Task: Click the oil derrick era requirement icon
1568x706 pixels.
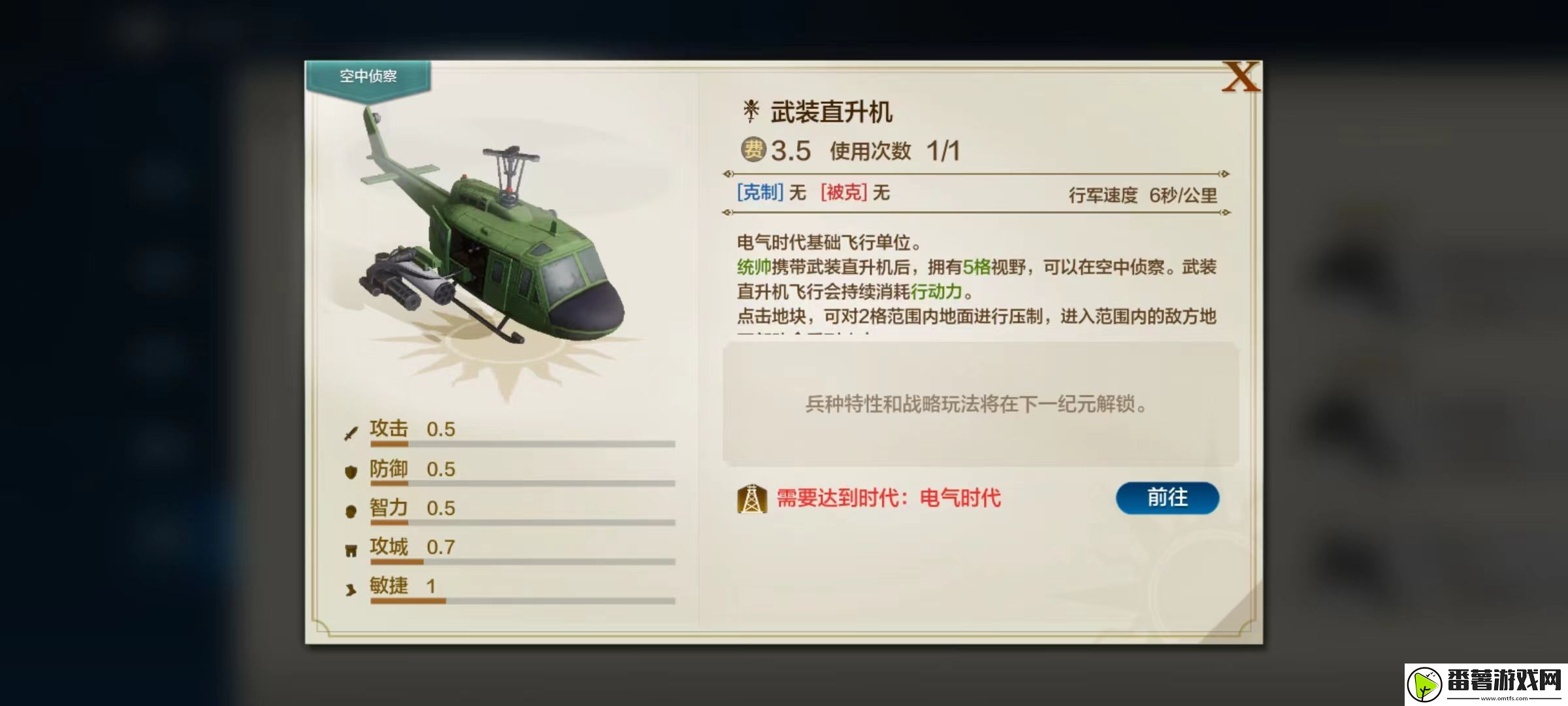Action: 753,497
